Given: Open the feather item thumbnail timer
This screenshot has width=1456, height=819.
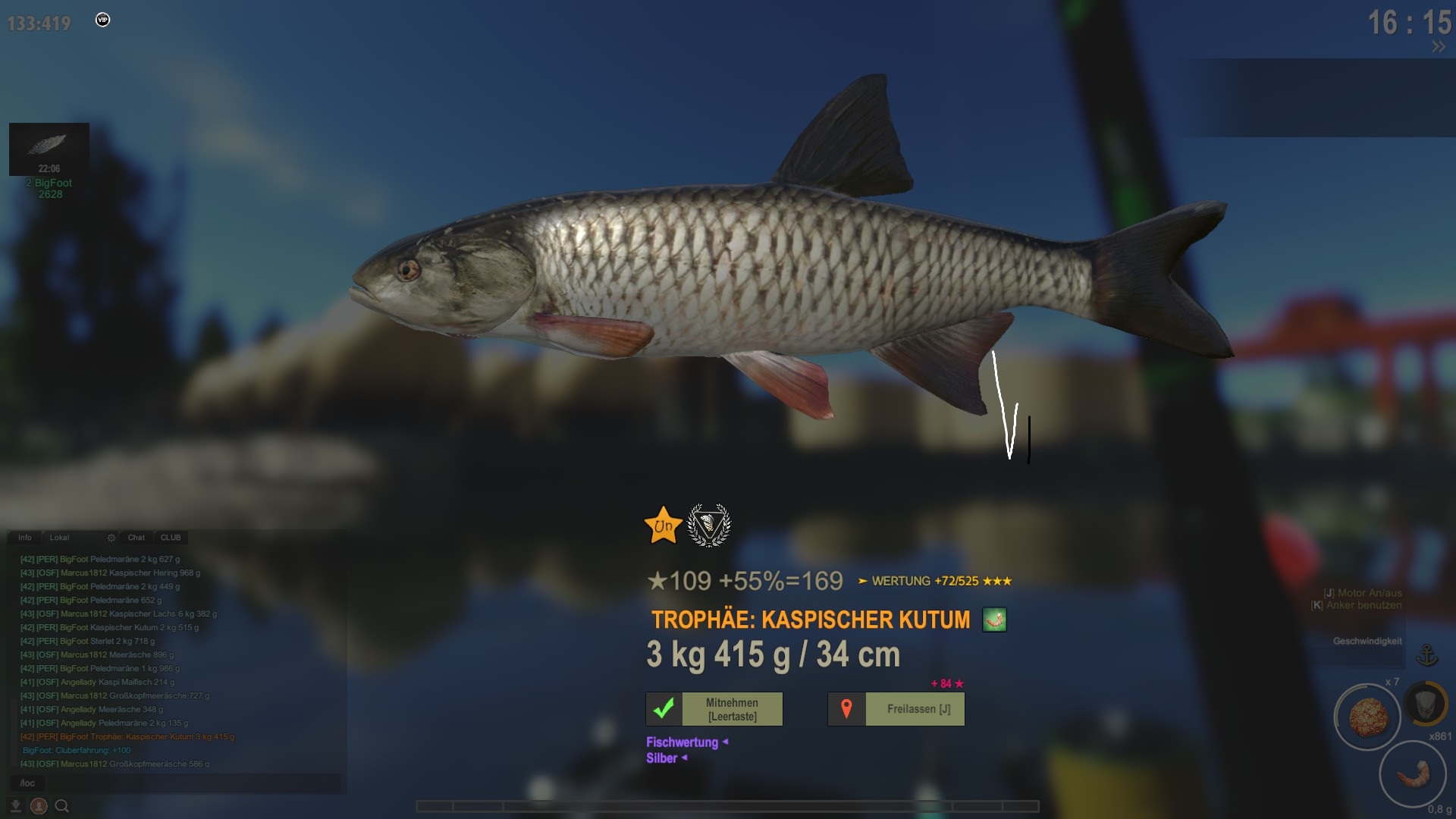Looking at the screenshot, I should coord(49,149).
